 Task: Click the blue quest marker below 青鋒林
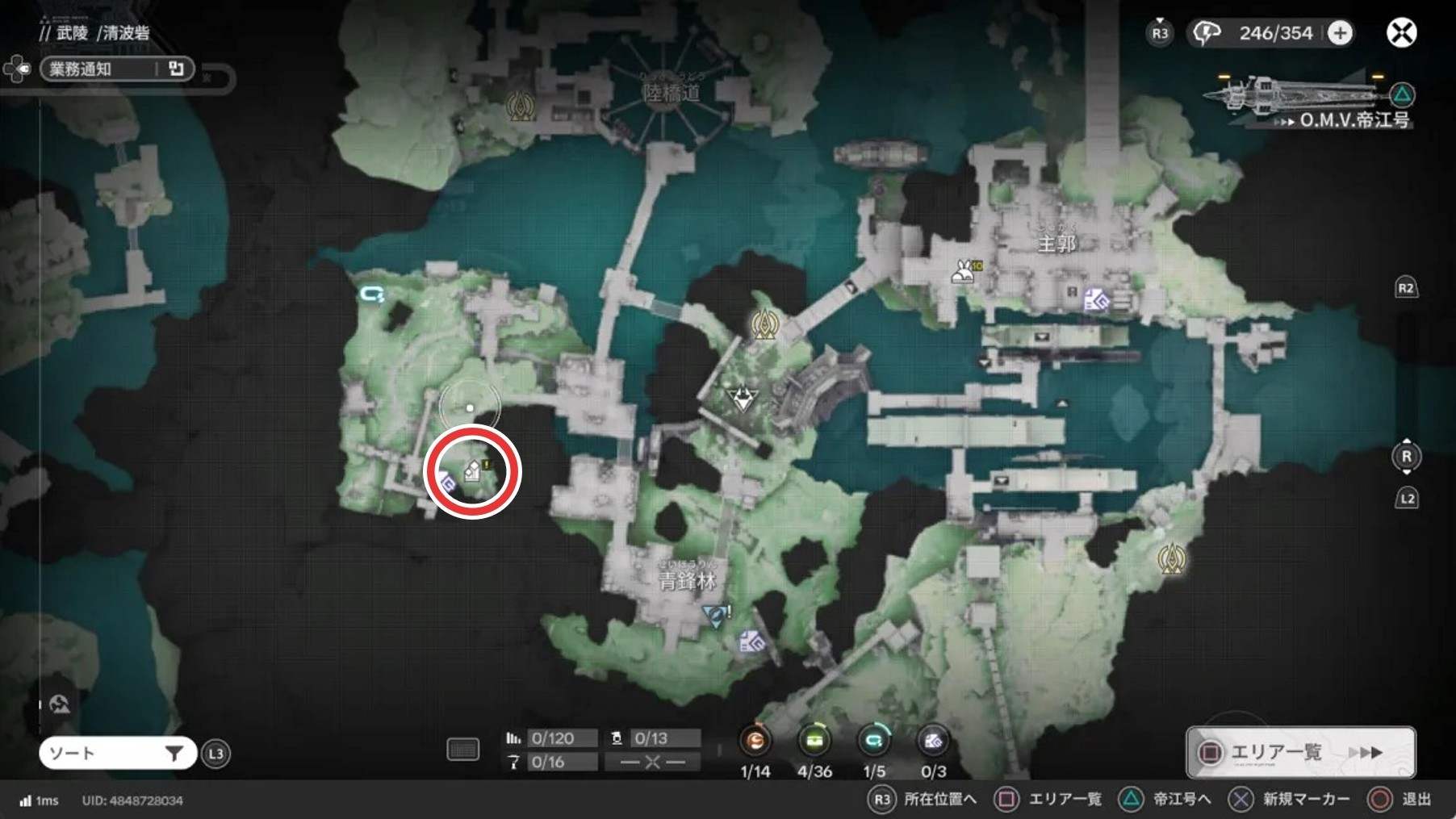[x=714, y=616]
